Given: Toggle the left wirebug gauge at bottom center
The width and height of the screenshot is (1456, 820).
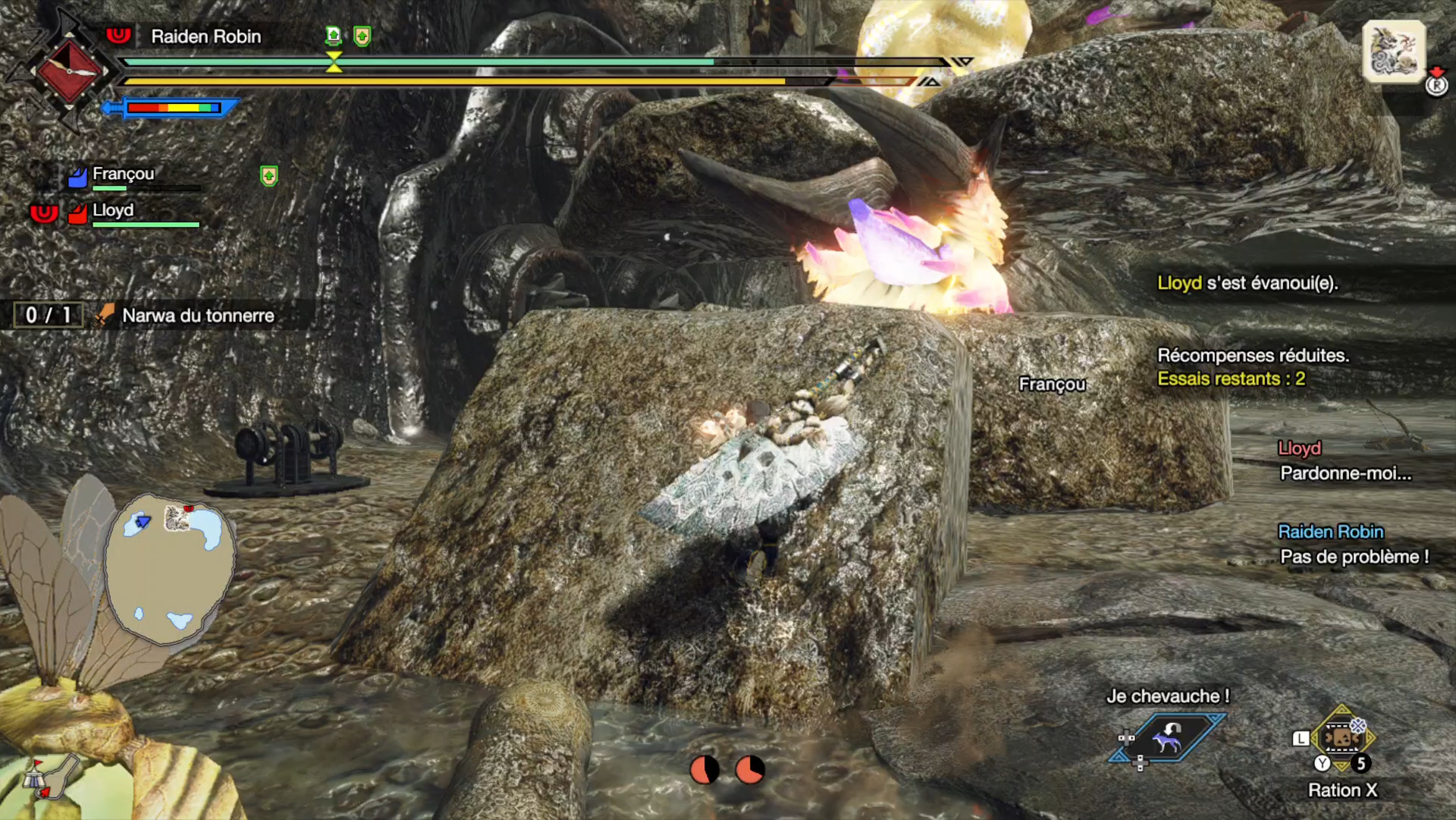Looking at the screenshot, I should pyautogui.click(x=703, y=768).
